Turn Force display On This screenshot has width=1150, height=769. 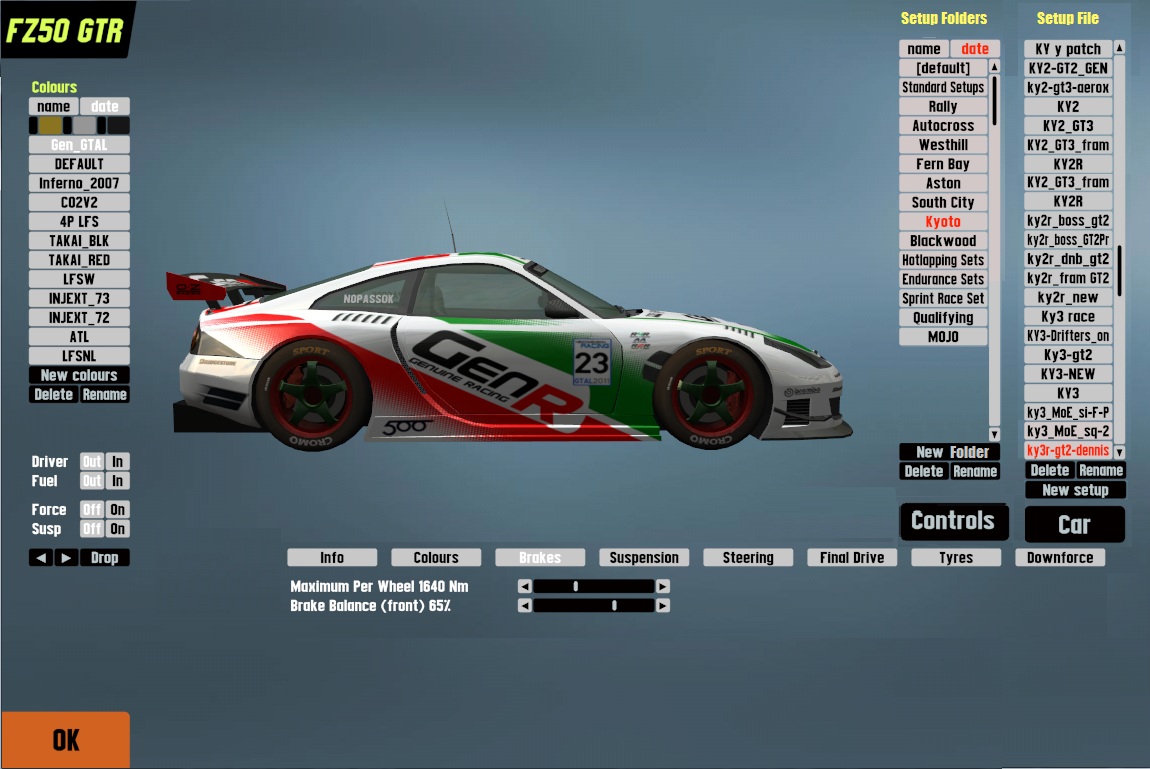pos(118,510)
